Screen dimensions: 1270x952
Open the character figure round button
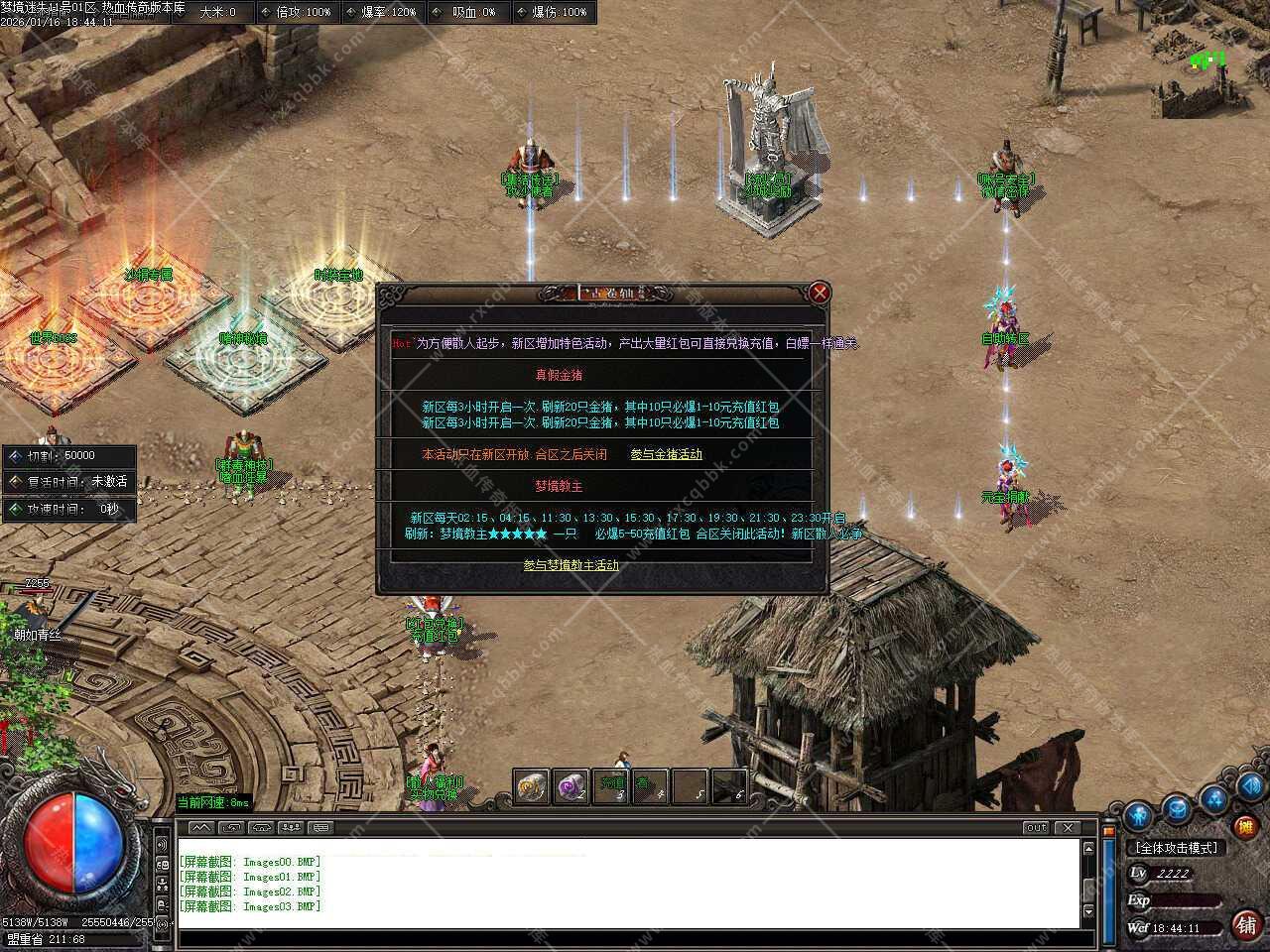1137,817
